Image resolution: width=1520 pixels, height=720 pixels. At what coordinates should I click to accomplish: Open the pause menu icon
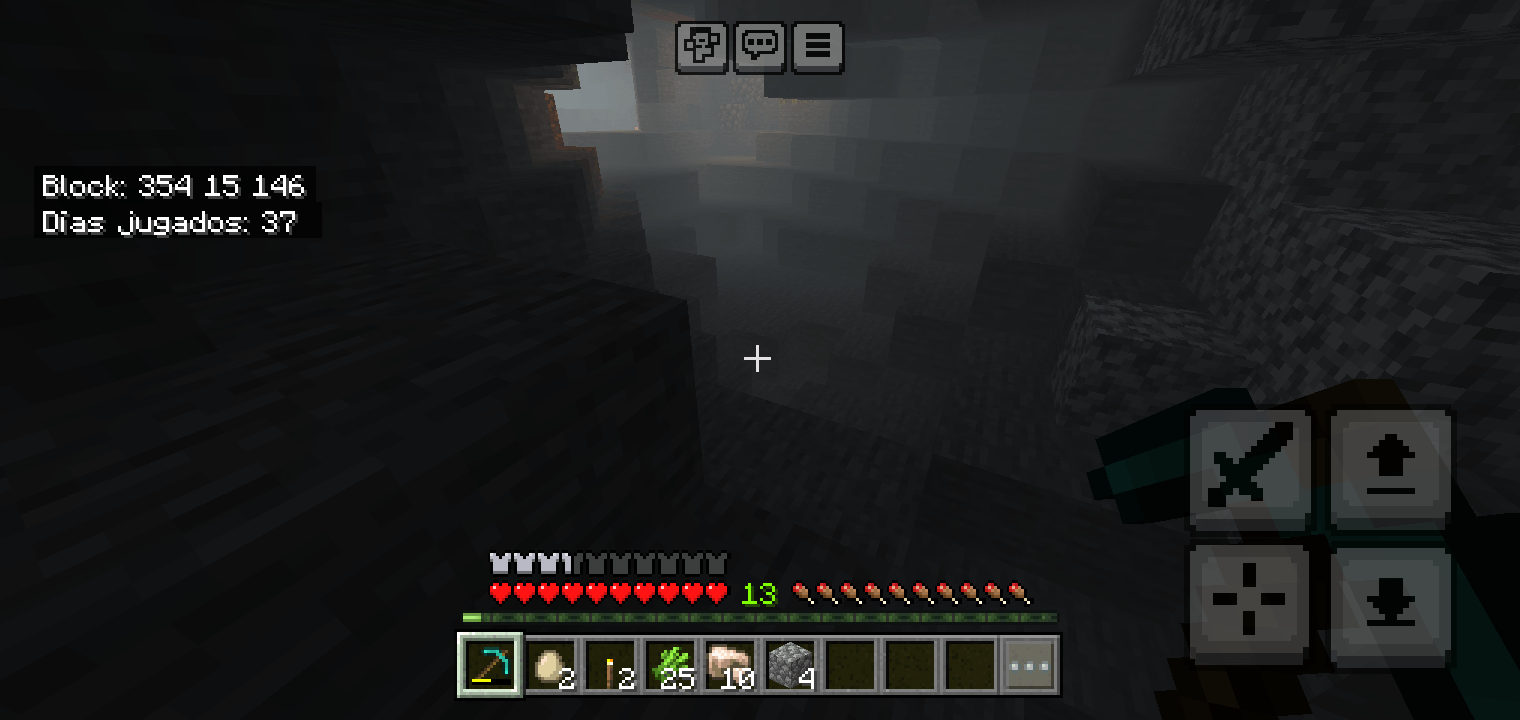pyautogui.click(x=817, y=46)
